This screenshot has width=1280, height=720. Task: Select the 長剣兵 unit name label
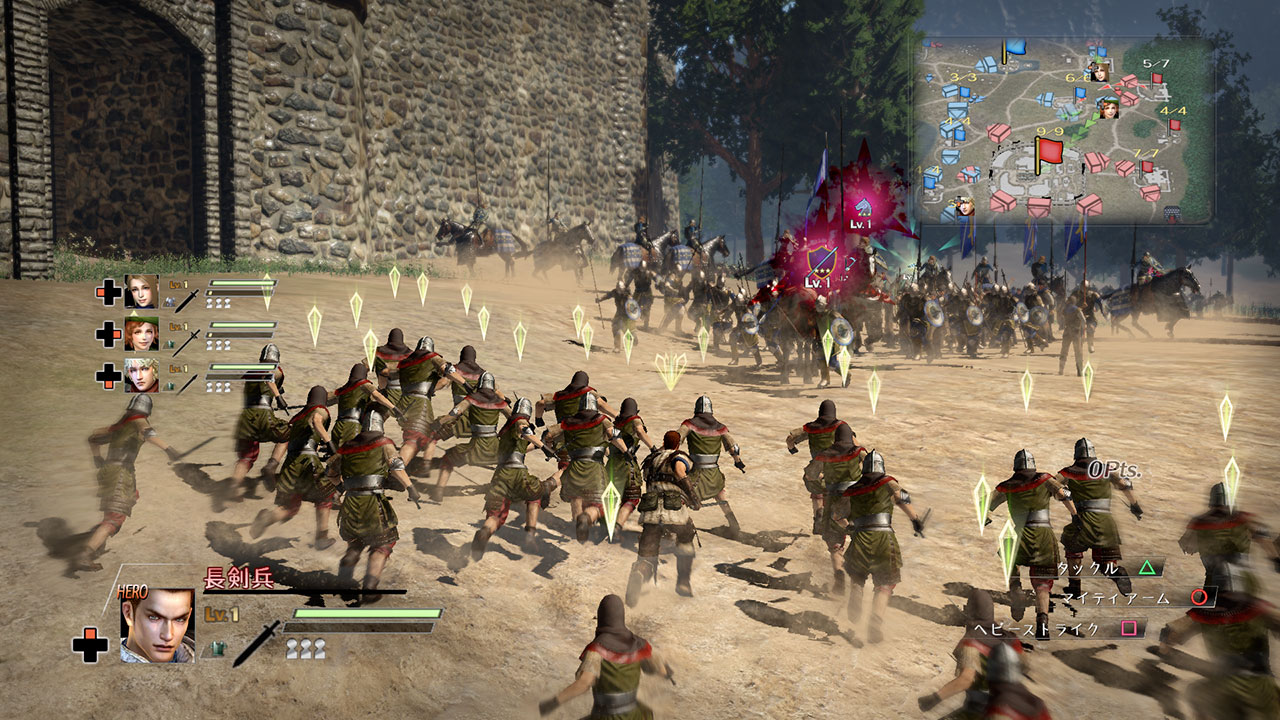pos(238,578)
